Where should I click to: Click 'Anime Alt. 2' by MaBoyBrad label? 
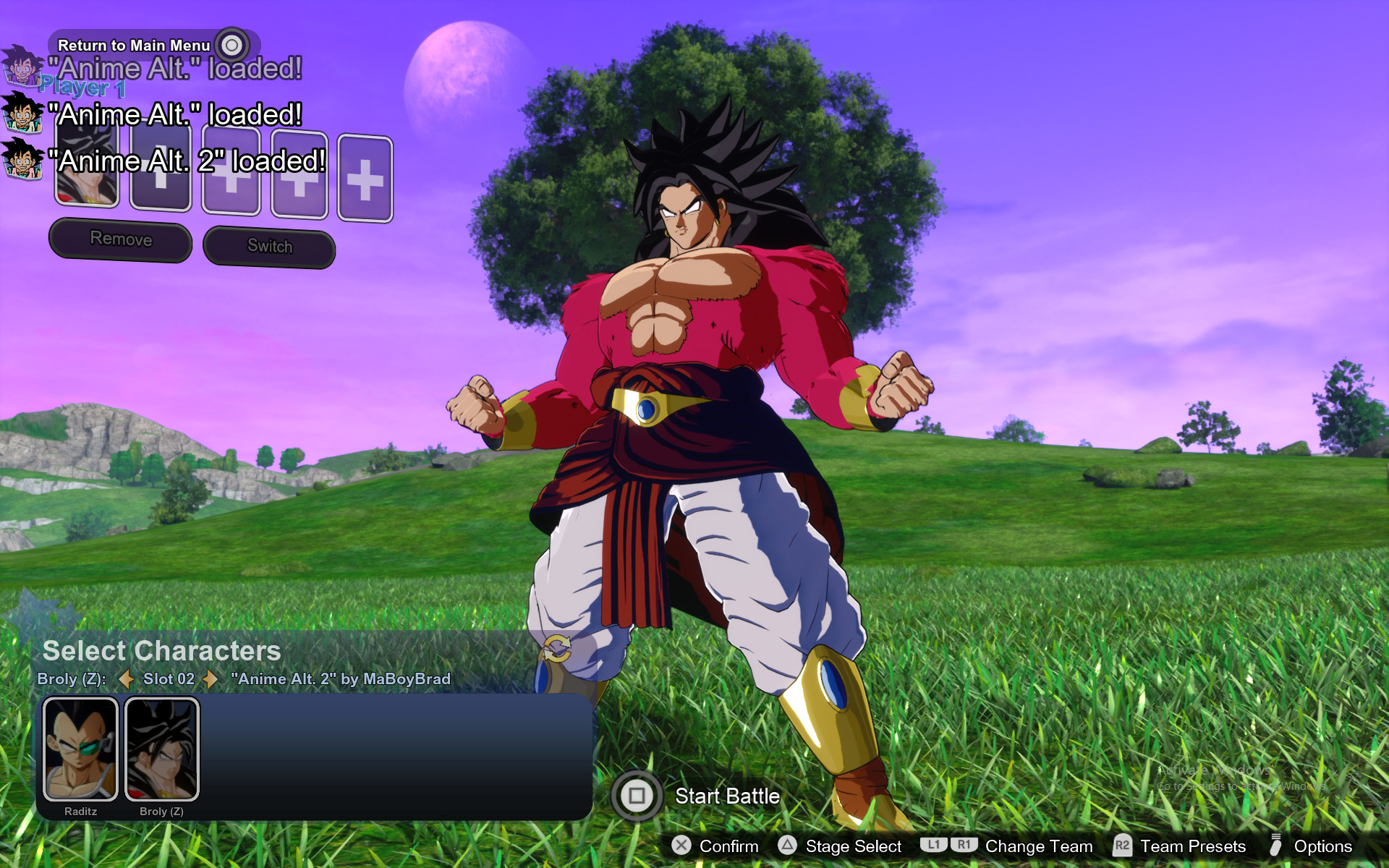click(340, 679)
